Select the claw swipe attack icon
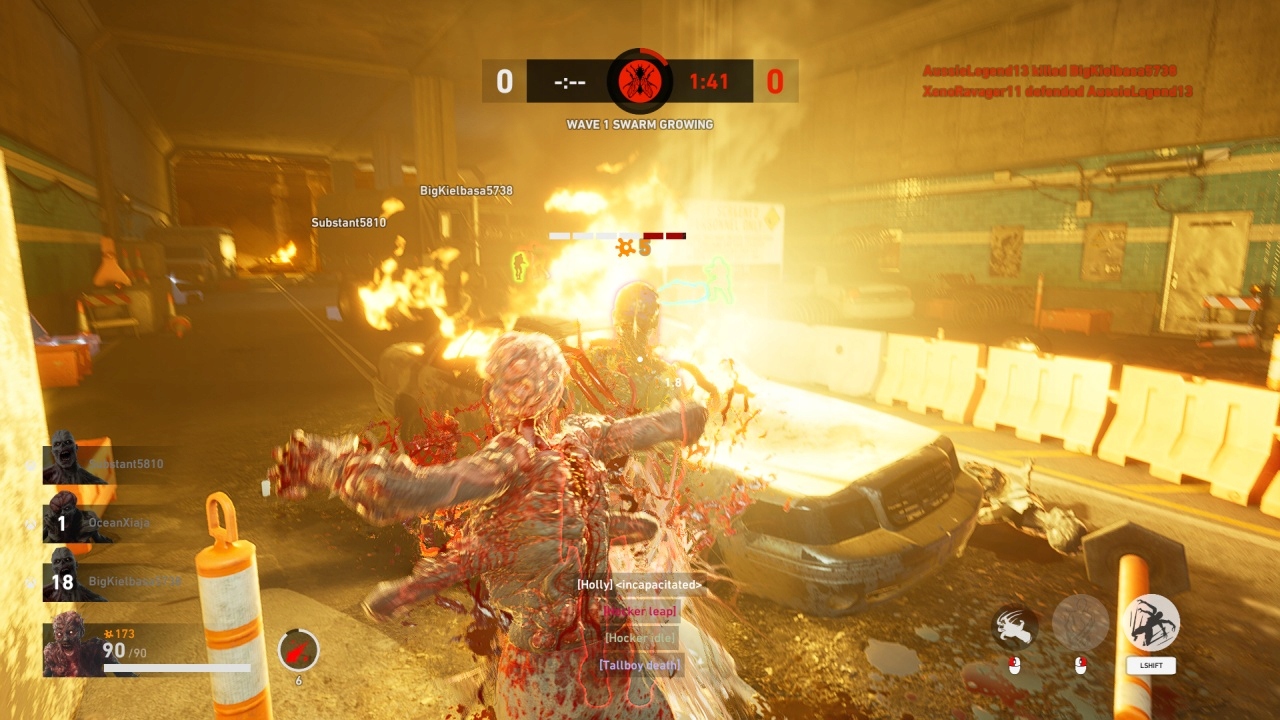The height and width of the screenshot is (720, 1280). [1014, 626]
